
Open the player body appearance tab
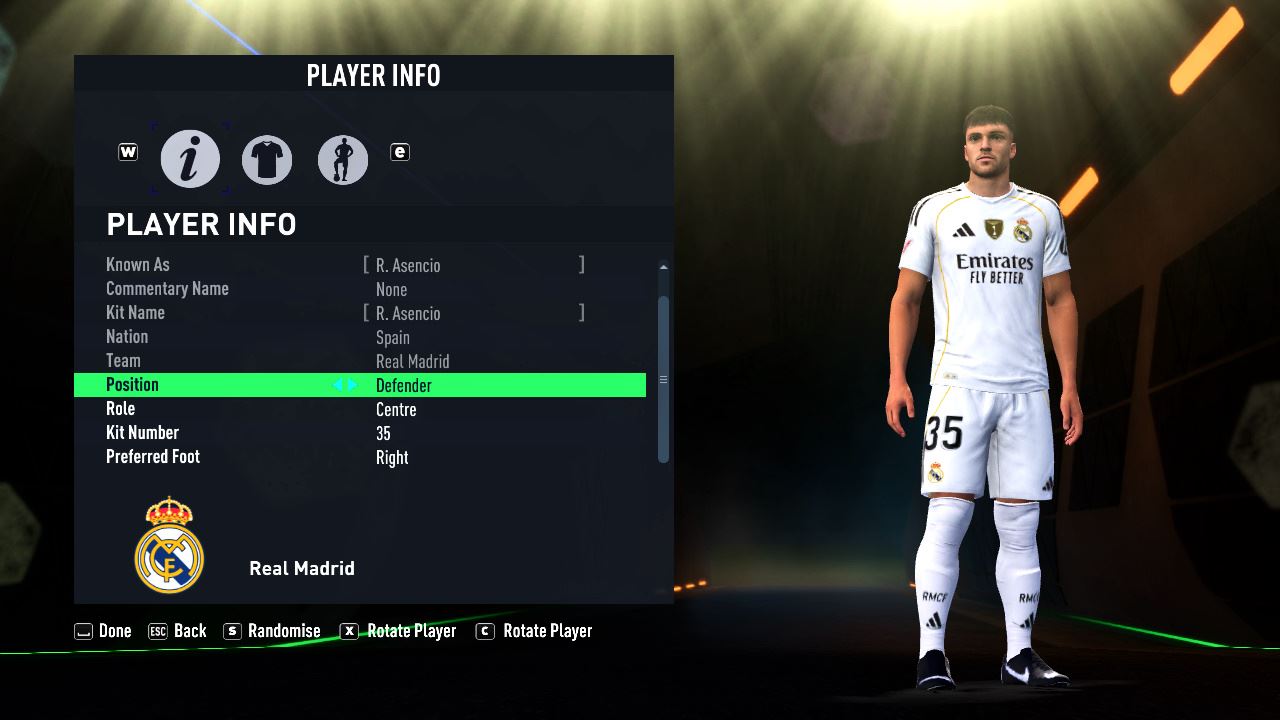343,159
